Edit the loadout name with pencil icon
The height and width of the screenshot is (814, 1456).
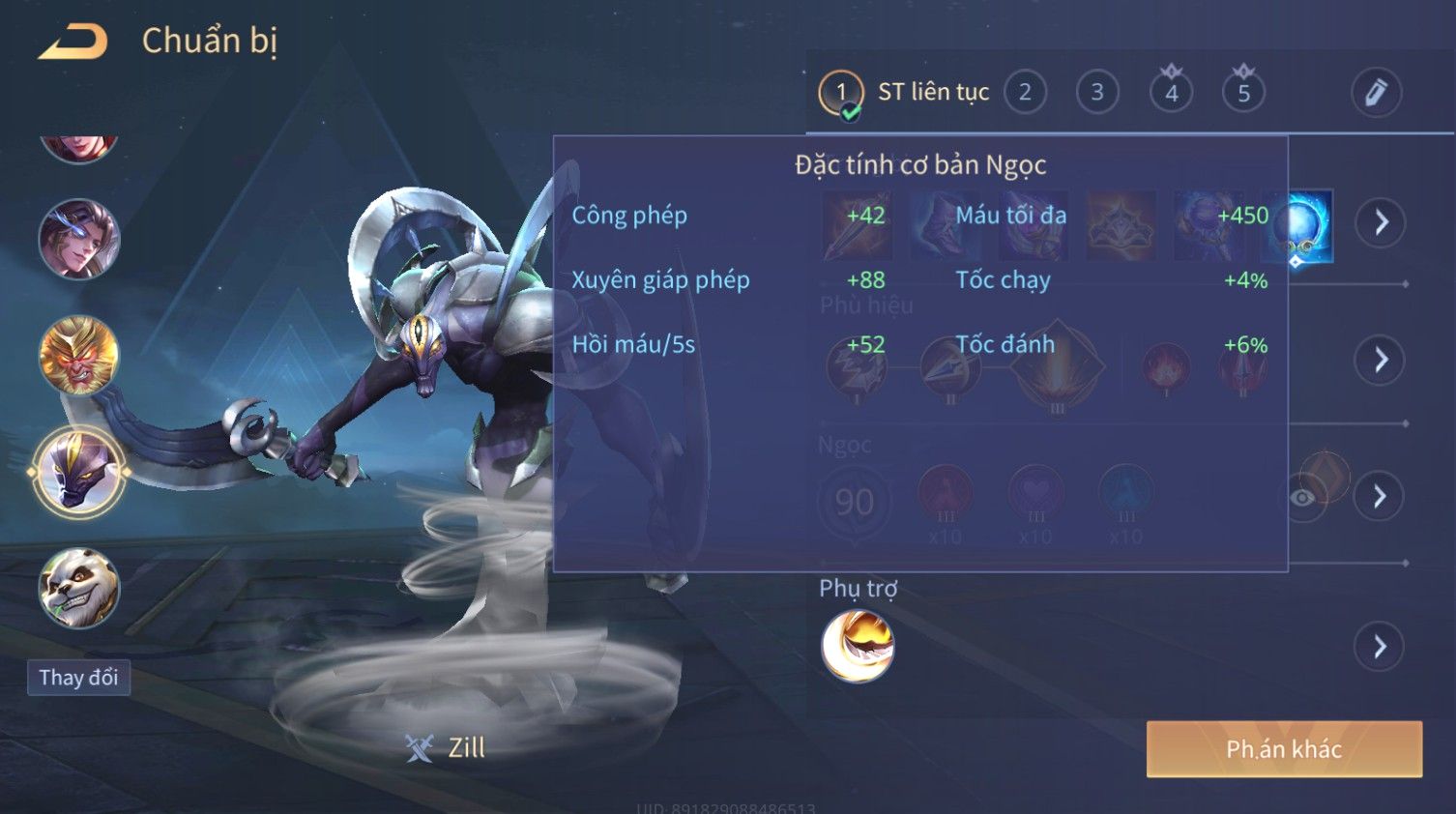coord(1375,93)
